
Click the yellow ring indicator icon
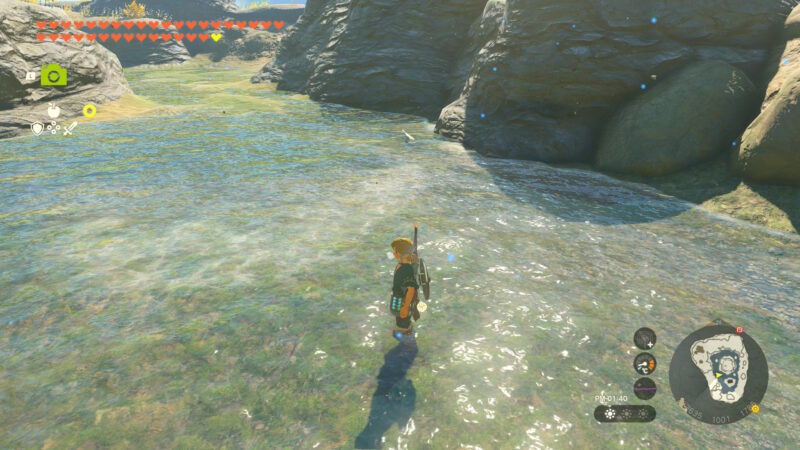(89, 111)
